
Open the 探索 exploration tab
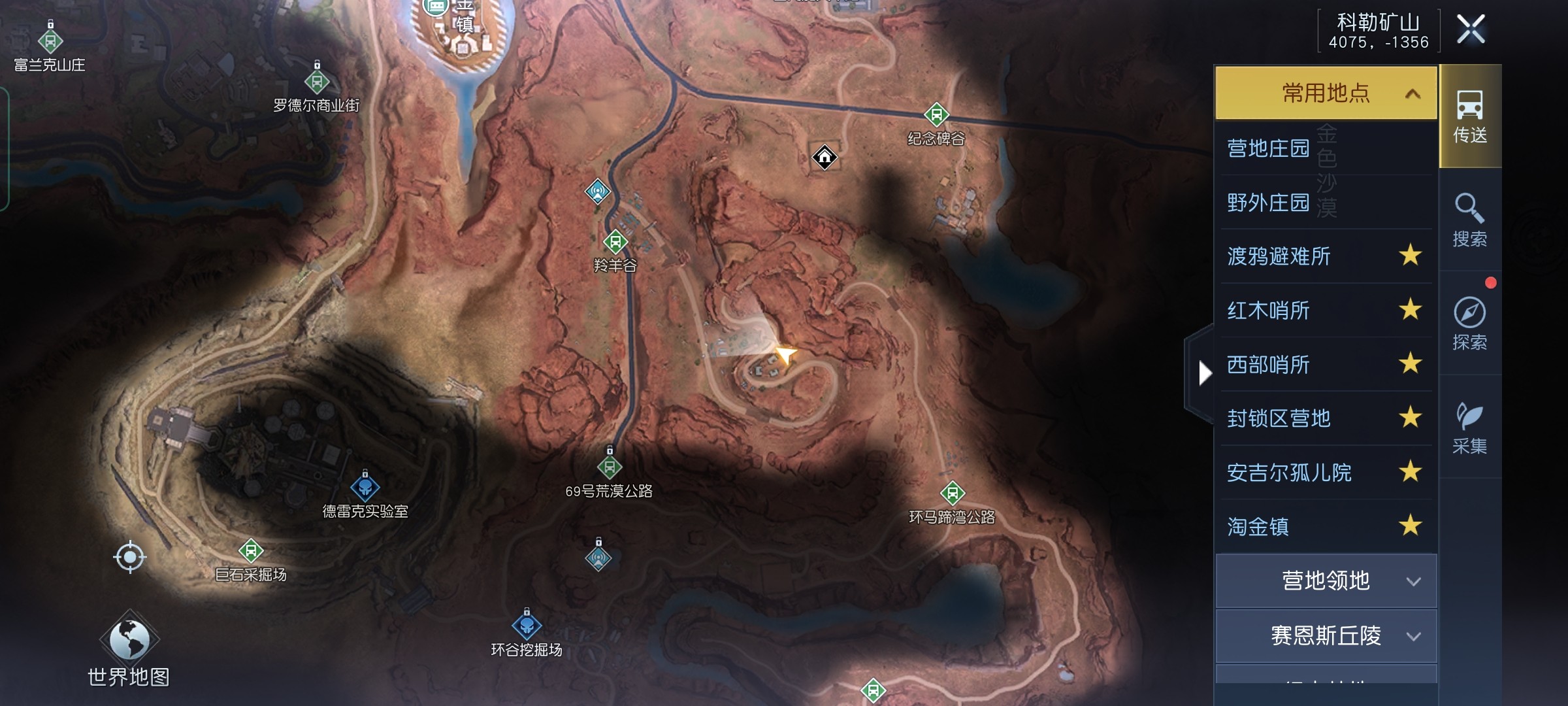(x=1470, y=323)
